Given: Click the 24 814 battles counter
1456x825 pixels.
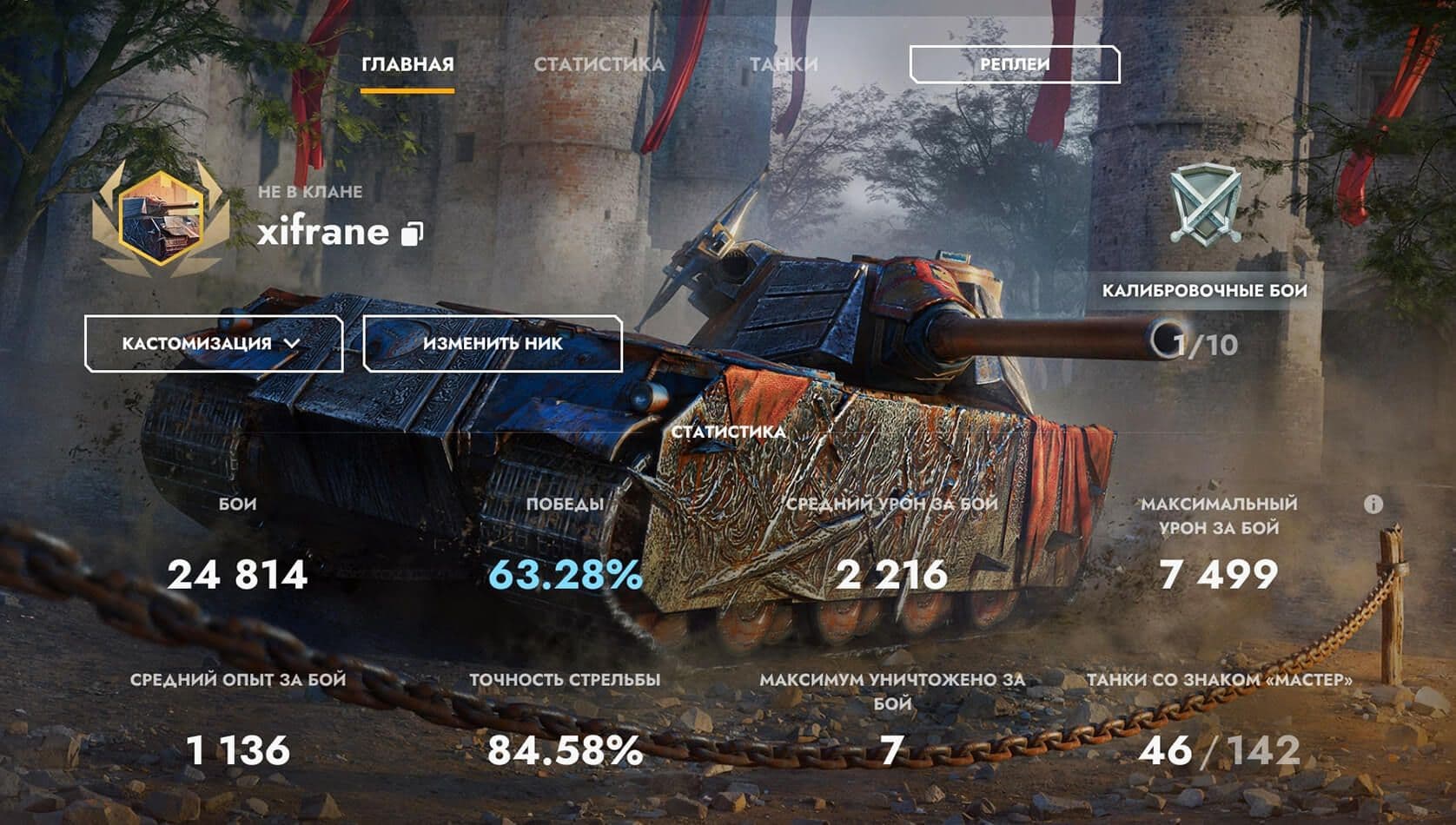Looking at the screenshot, I should click(236, 574).
